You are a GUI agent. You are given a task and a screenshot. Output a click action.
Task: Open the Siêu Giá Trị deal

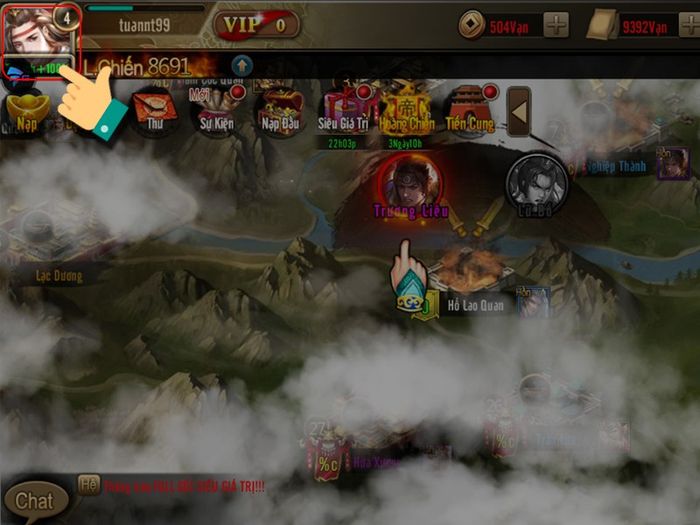coord(343,110)
